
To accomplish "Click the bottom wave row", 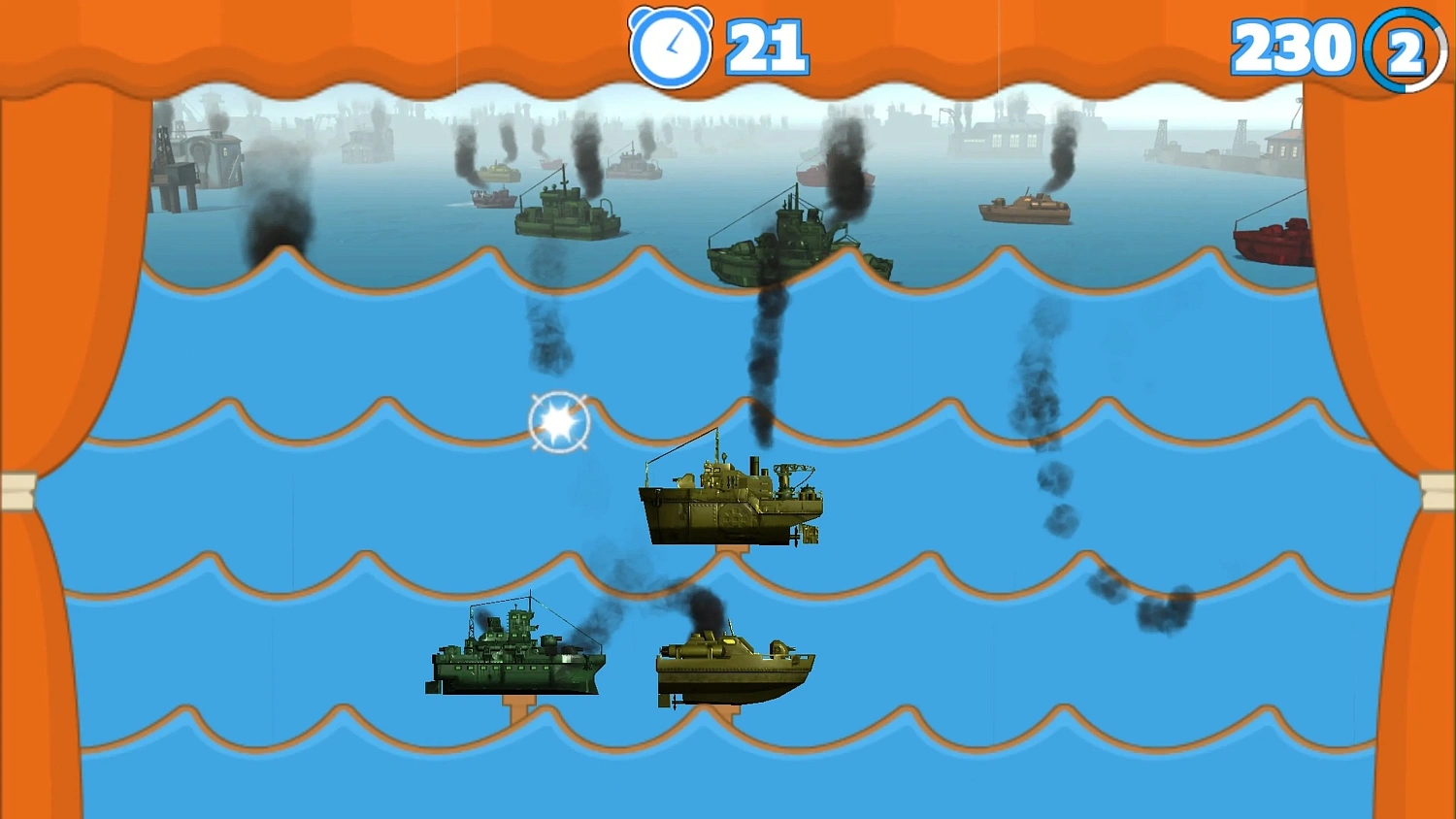I will [x=291, y=767].
